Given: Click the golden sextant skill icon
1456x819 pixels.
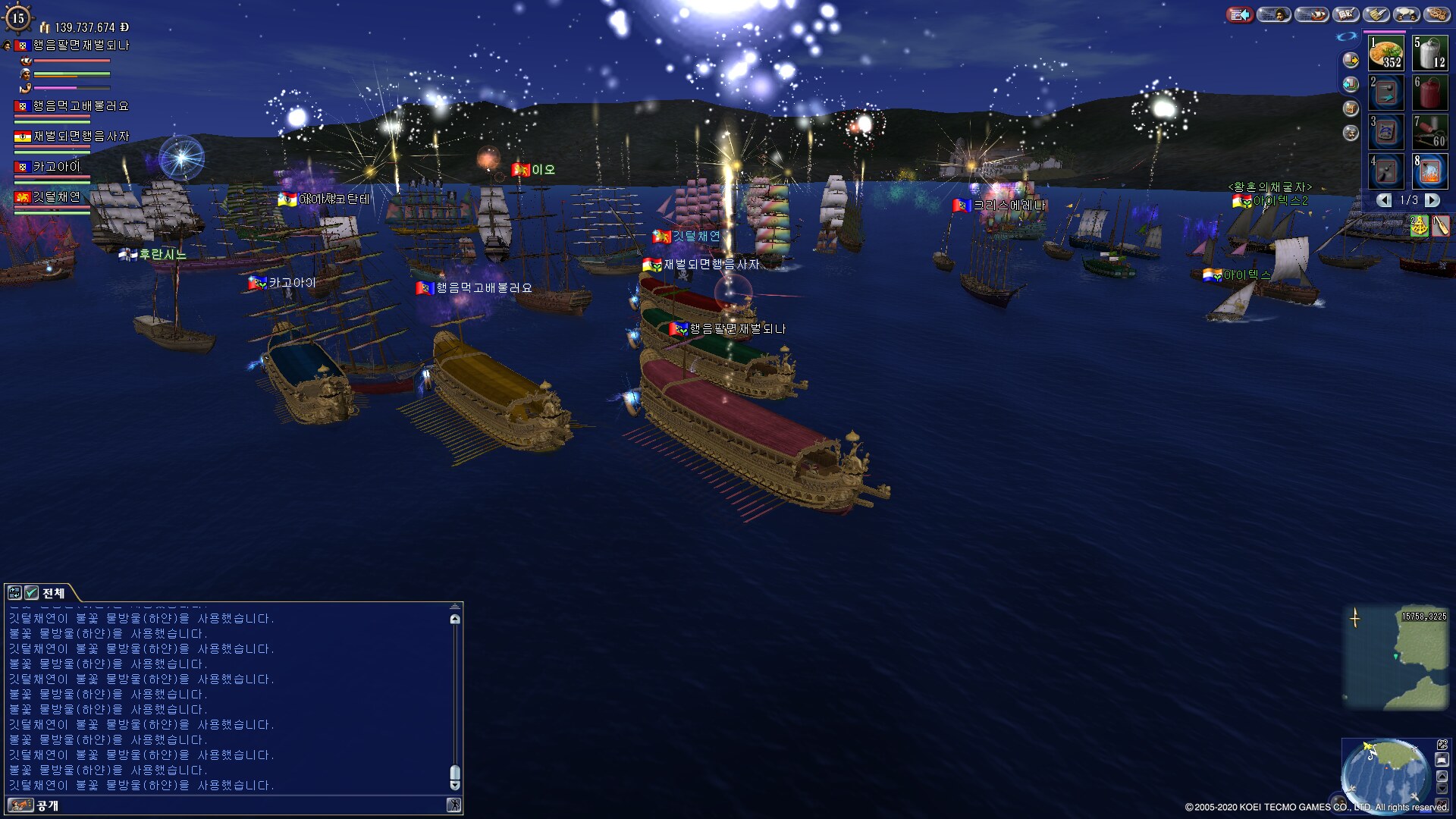Looking at the screenshot, I should pyautogui.click(x=1419, y=226).
